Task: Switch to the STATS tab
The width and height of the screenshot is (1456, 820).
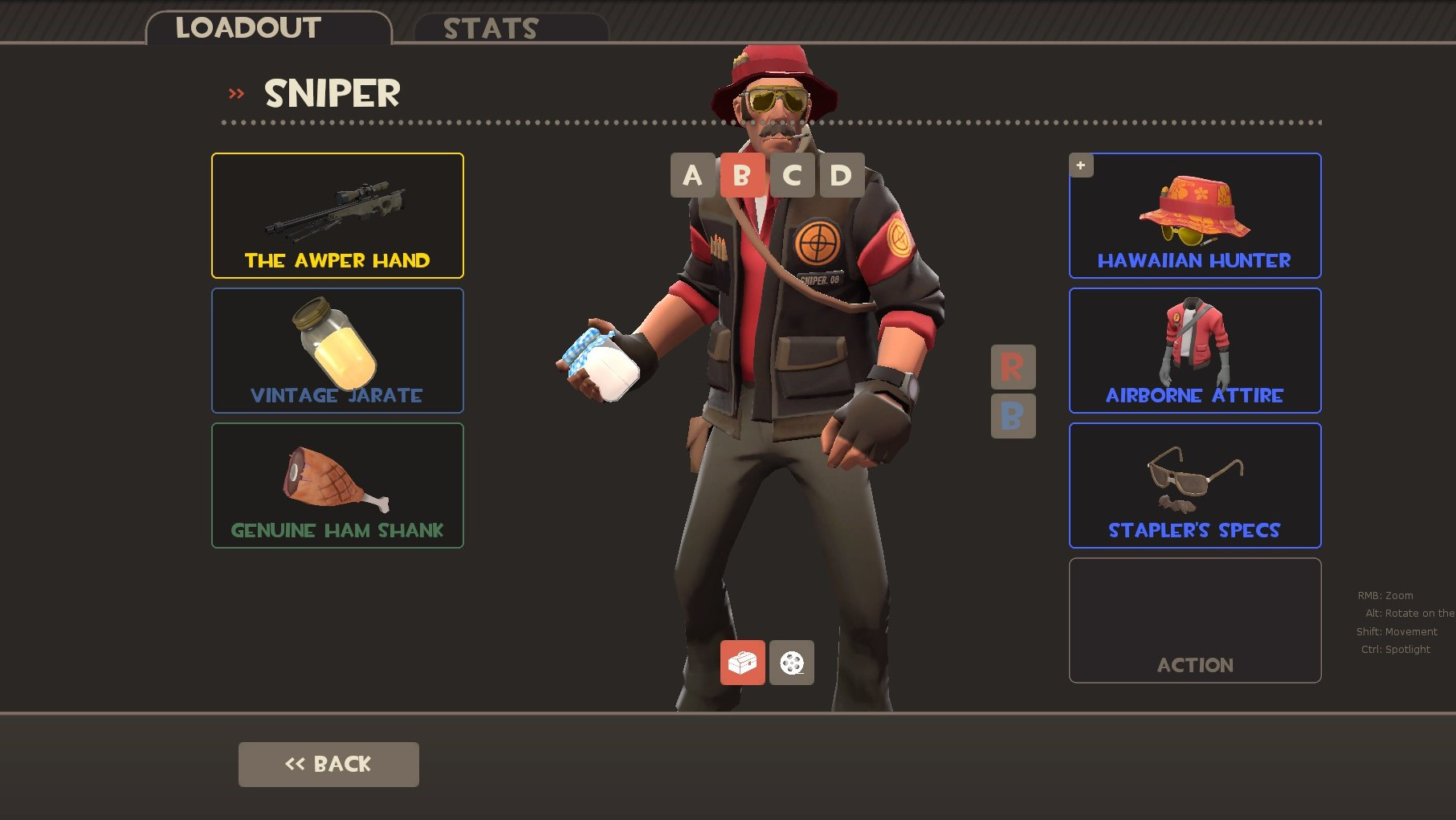Action: point(490,28)
